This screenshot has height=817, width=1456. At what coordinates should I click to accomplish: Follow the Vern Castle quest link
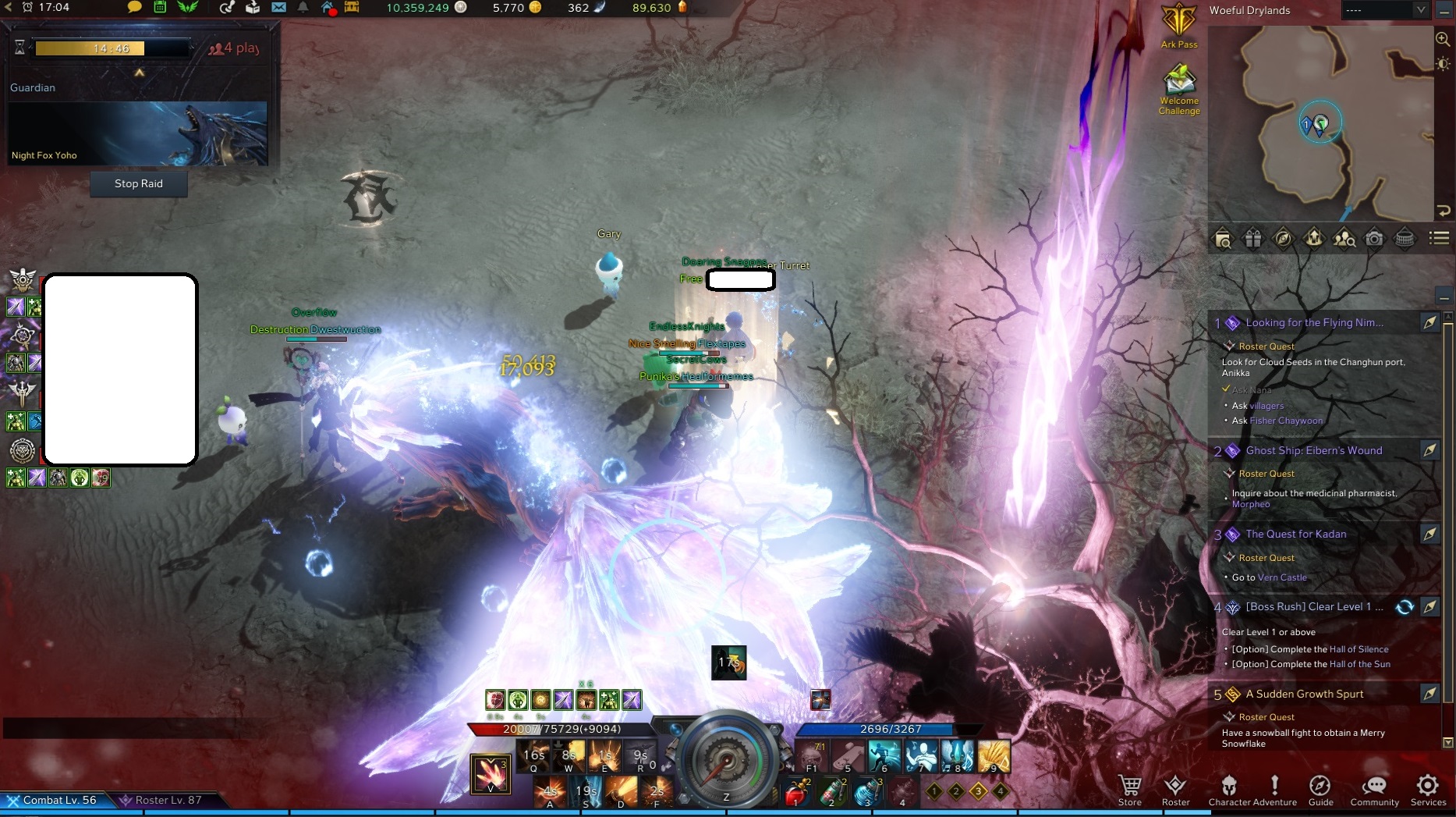point(1281,577)
